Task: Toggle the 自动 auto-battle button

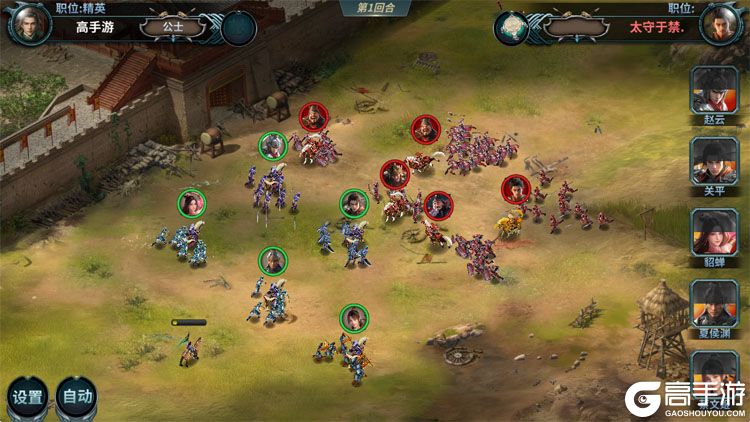Action: [77, 396]
